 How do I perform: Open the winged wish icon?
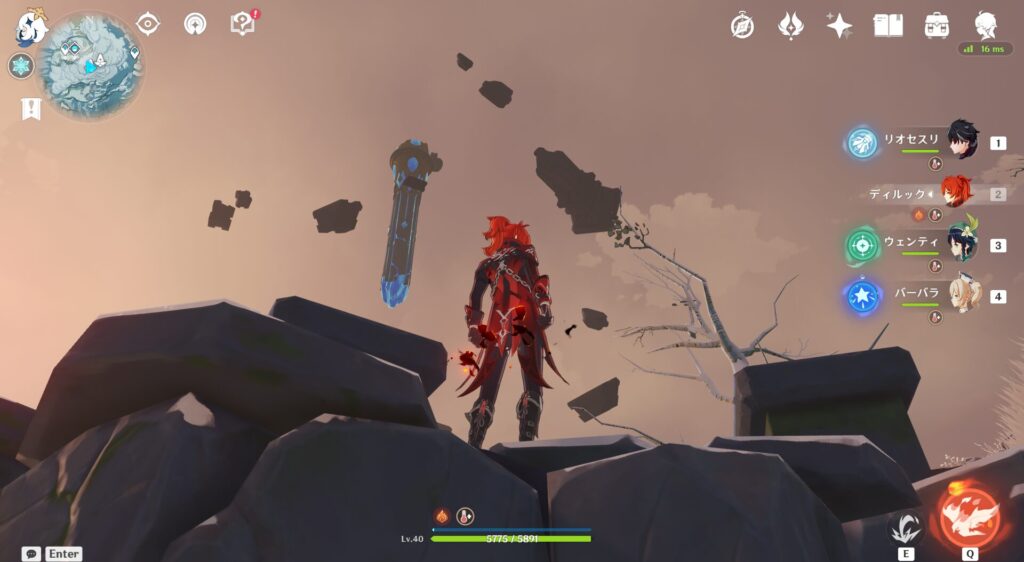(791, 26)
